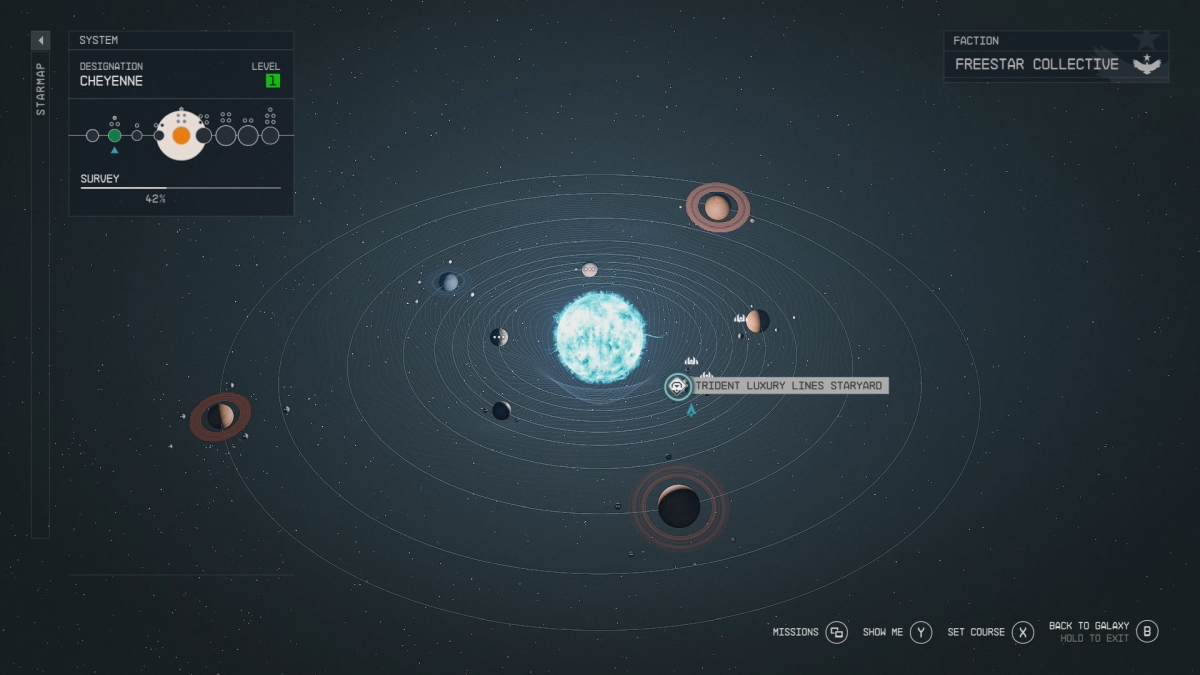1200x675 pixels.
Task: Choose the dark planet with red rings
Action: coord(679,506)
